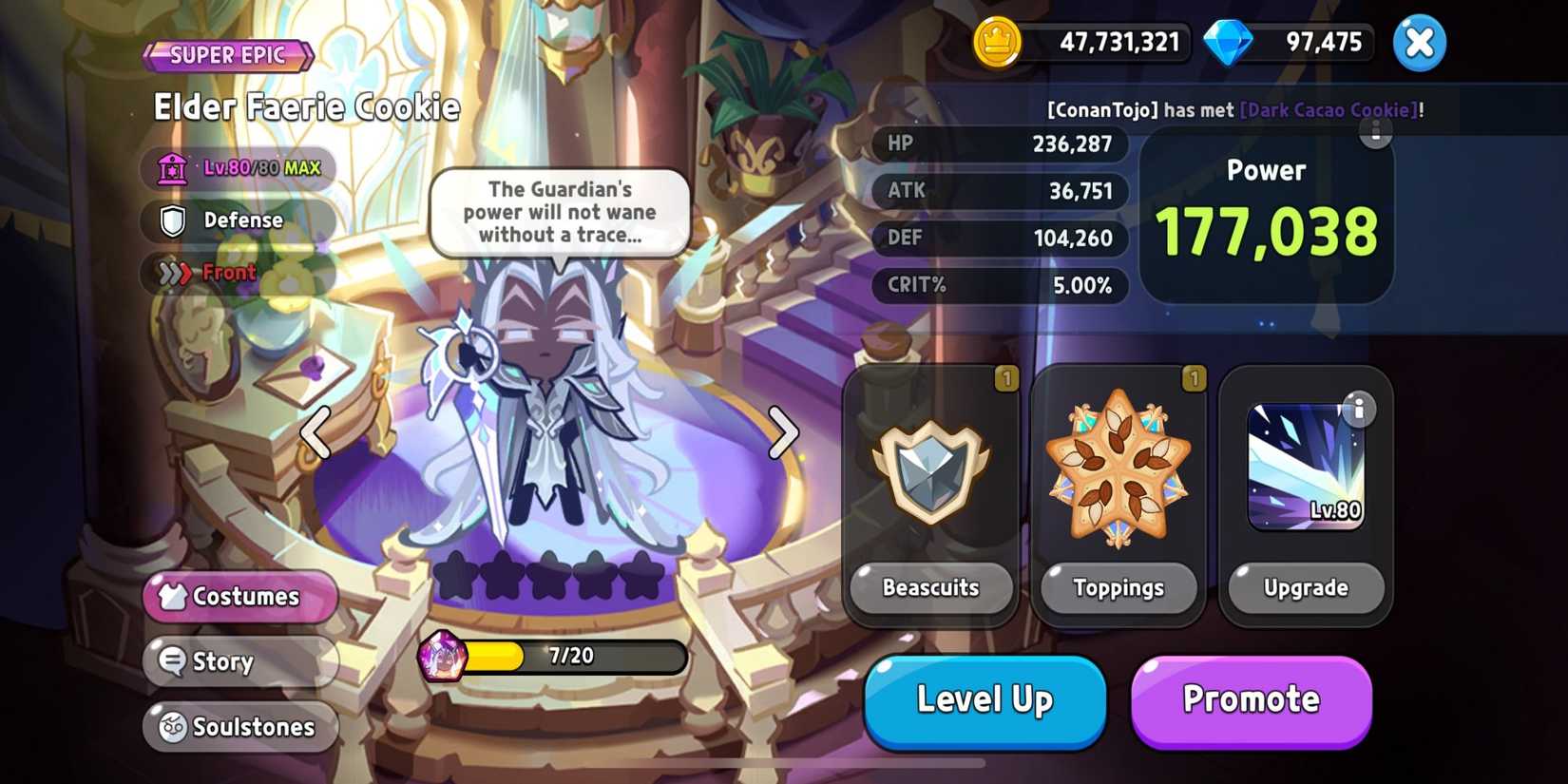Select the Defense type shield icon
This screenshot has height=784, width=1568.
171,220
